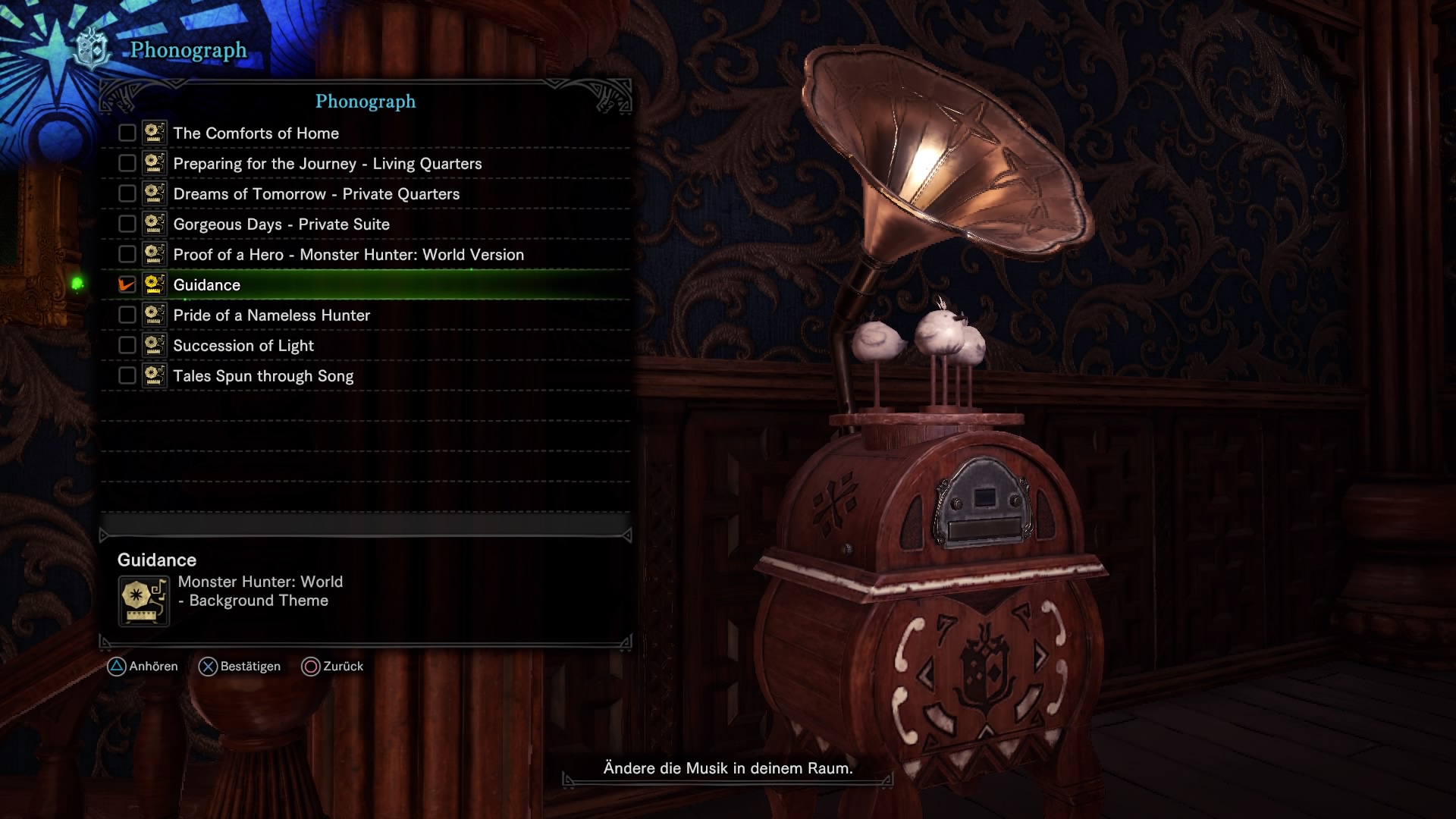Tick the checkbox beside Tales Spun through Song

127,376
